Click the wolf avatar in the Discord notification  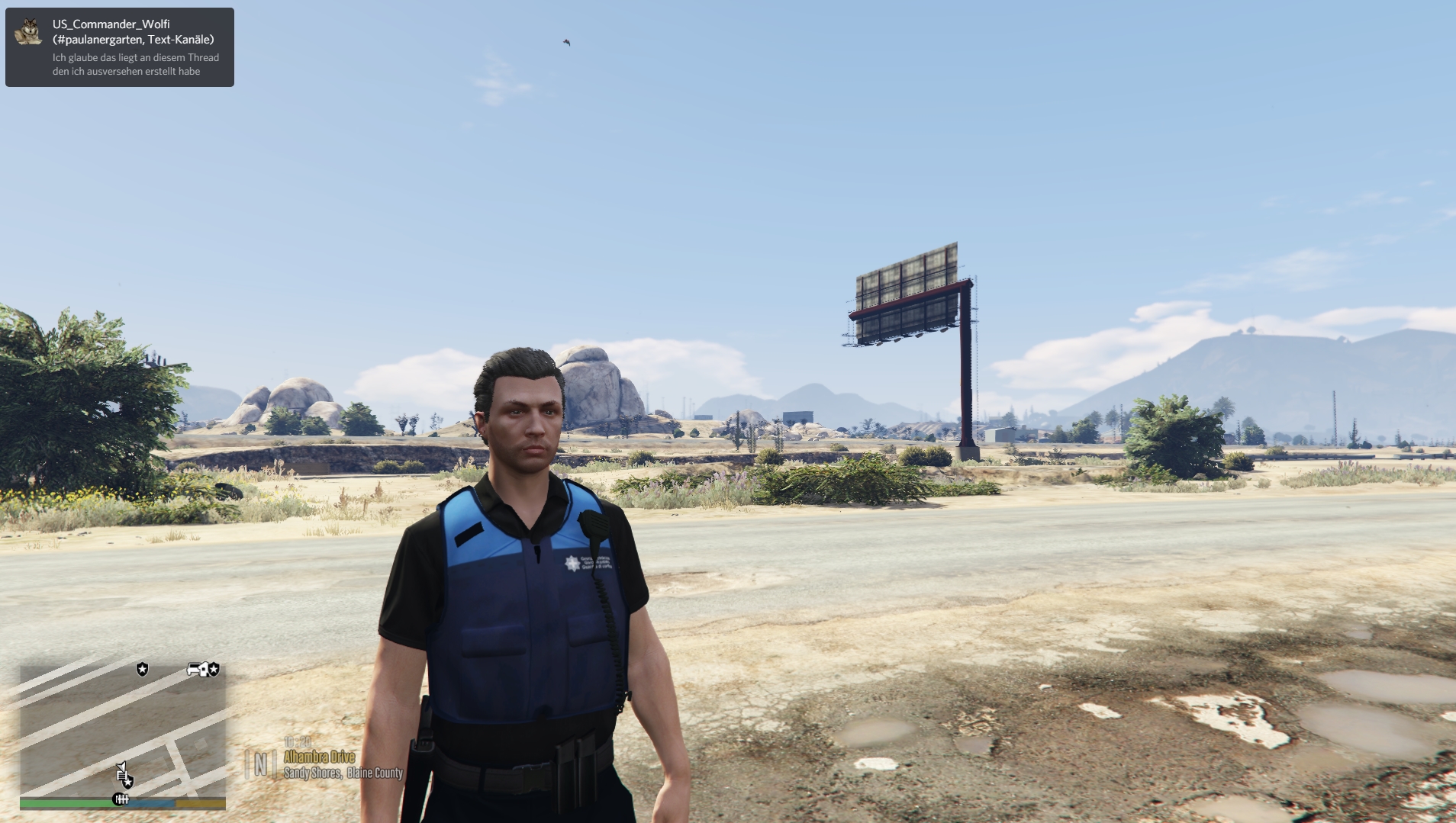(x=29, y=31)
